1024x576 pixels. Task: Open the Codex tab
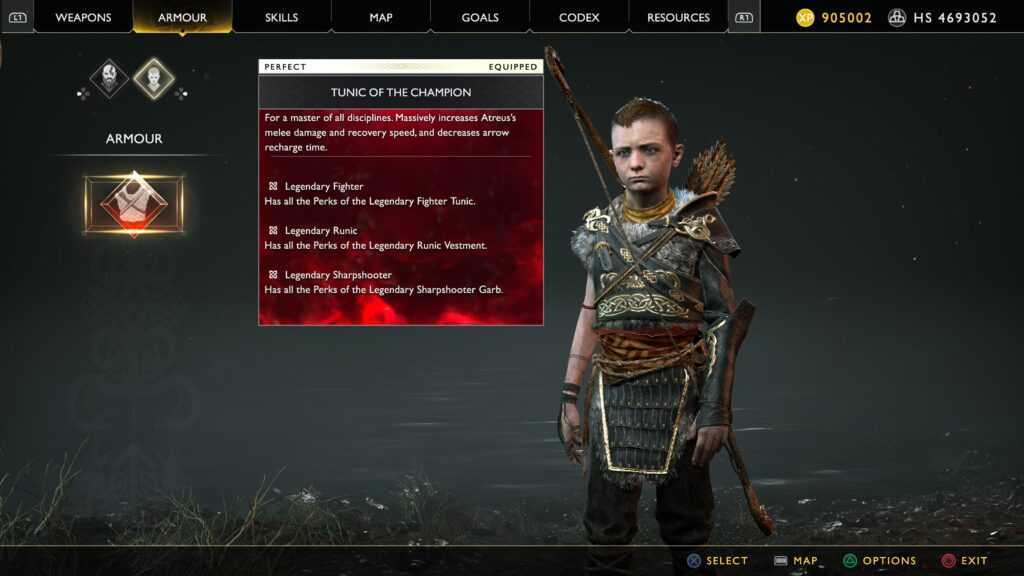click(x=579, y=17)
